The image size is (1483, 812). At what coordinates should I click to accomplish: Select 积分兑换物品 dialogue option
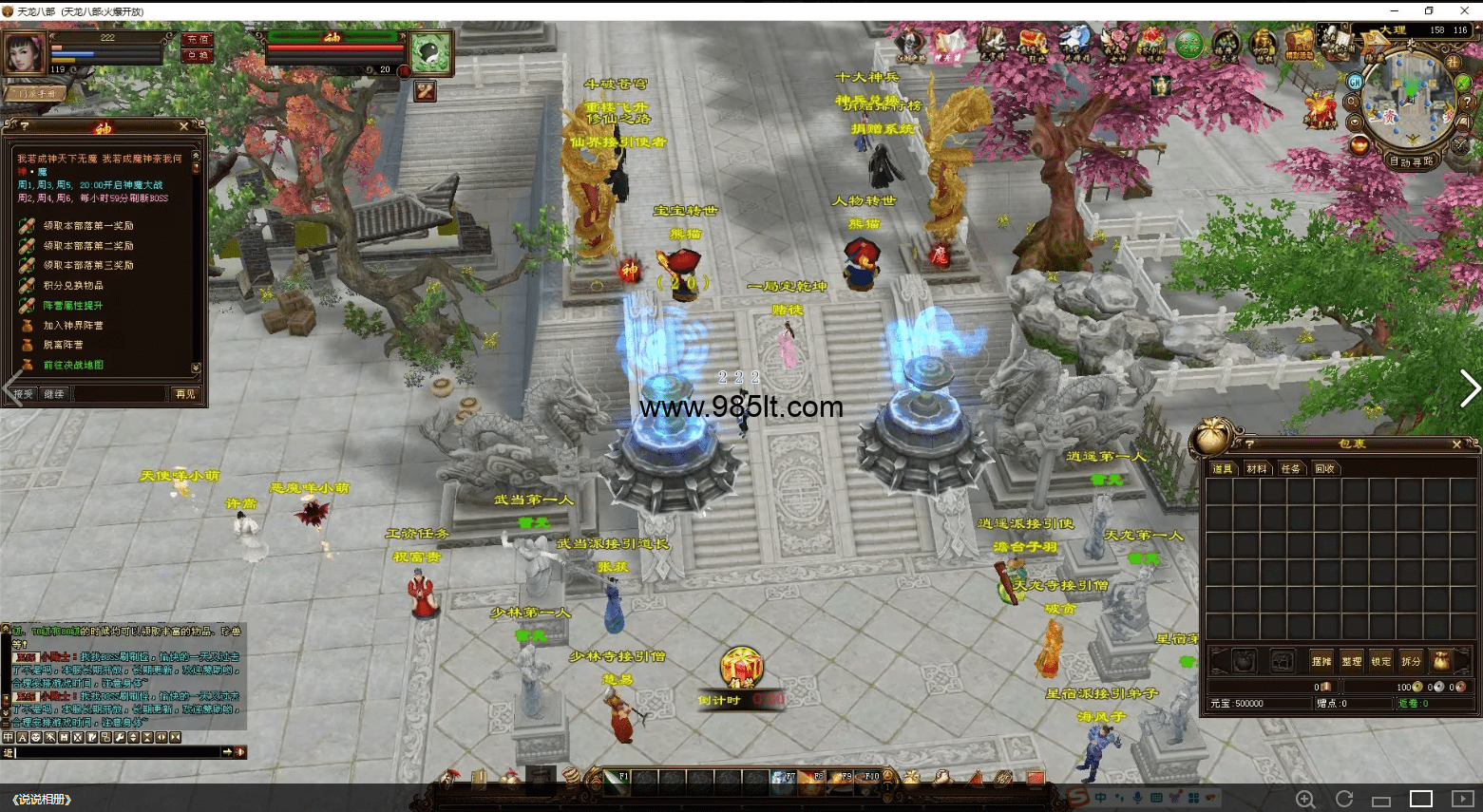click(73, 286)
